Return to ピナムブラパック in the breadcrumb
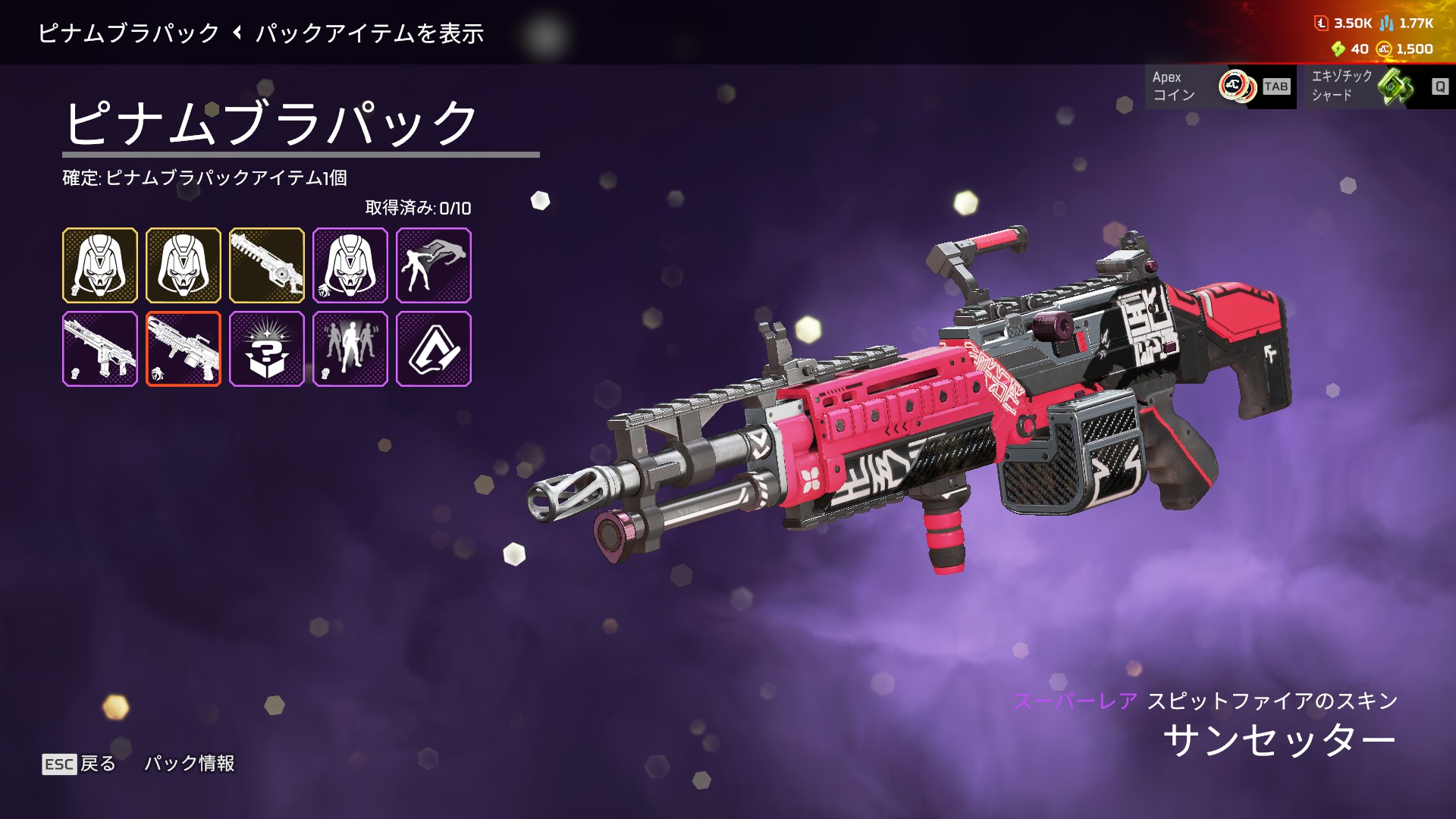Image resolution: width=1456 pixels, height=819 pixels. point(129,33)
